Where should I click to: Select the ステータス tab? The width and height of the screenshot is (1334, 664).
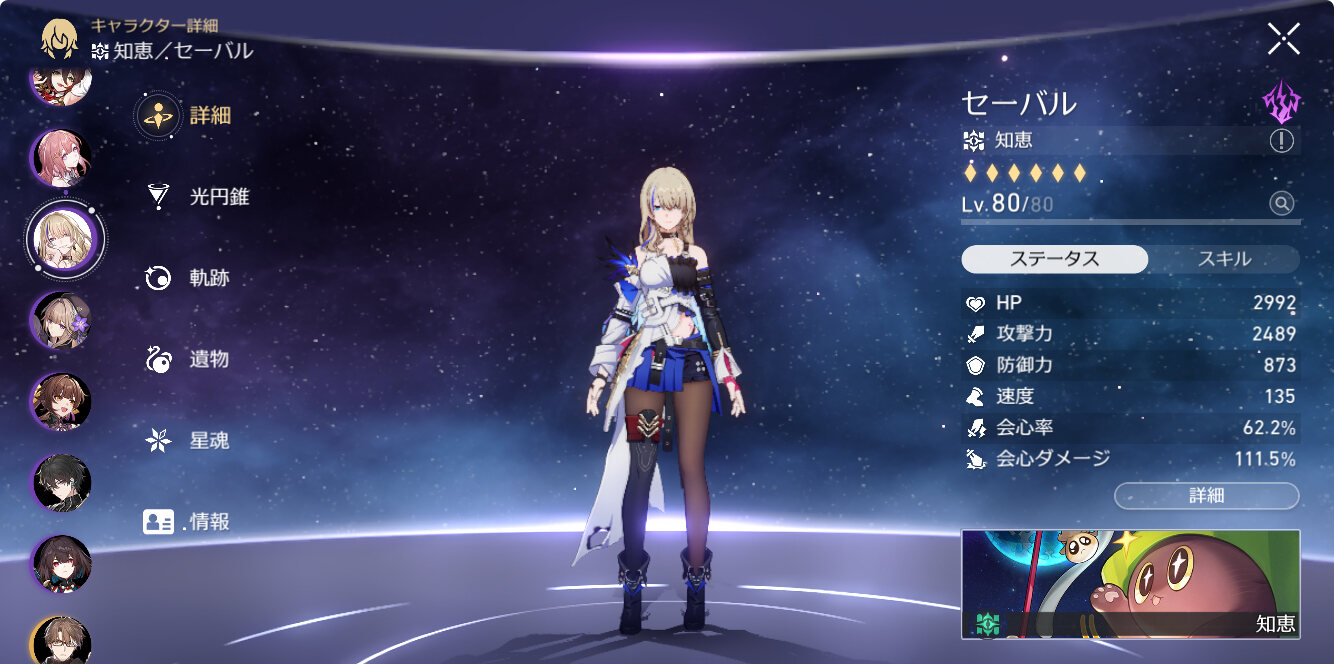(1054, 260)
